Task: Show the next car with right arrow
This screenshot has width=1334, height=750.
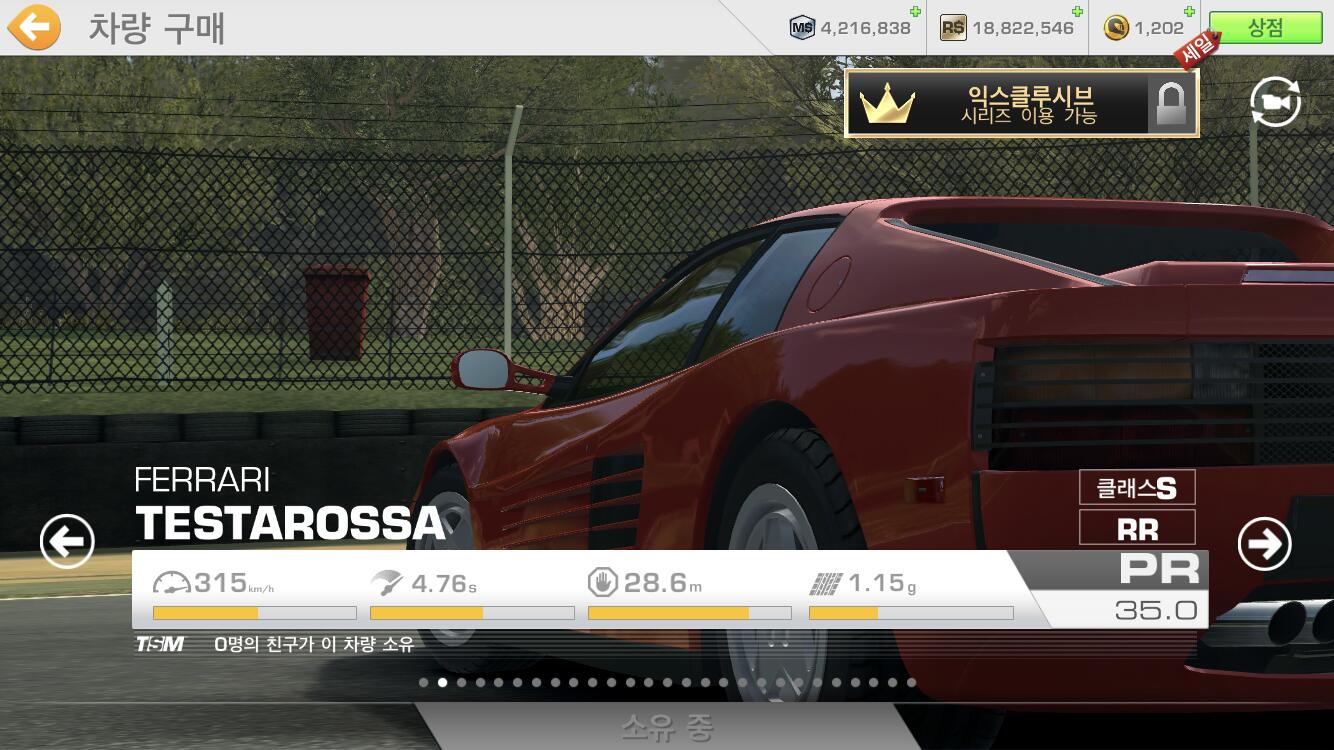Action: [x=1264, y=544]
